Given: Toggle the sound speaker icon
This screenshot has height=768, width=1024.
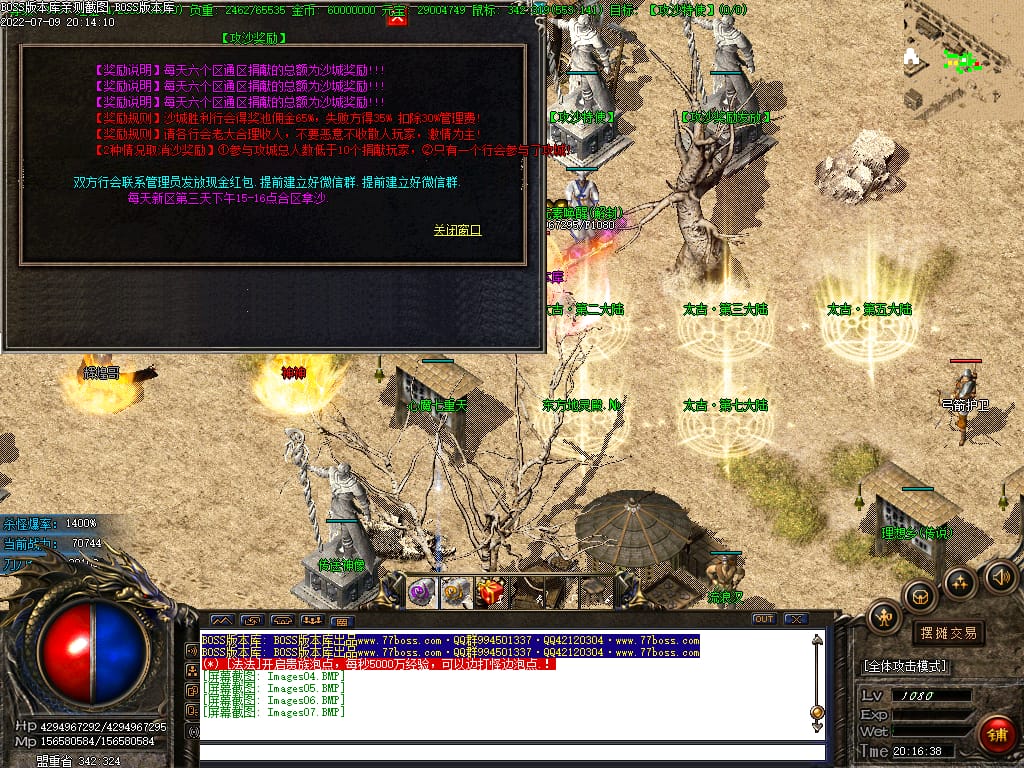Looking at the screenshot, I should click(x=1000, y=577).
